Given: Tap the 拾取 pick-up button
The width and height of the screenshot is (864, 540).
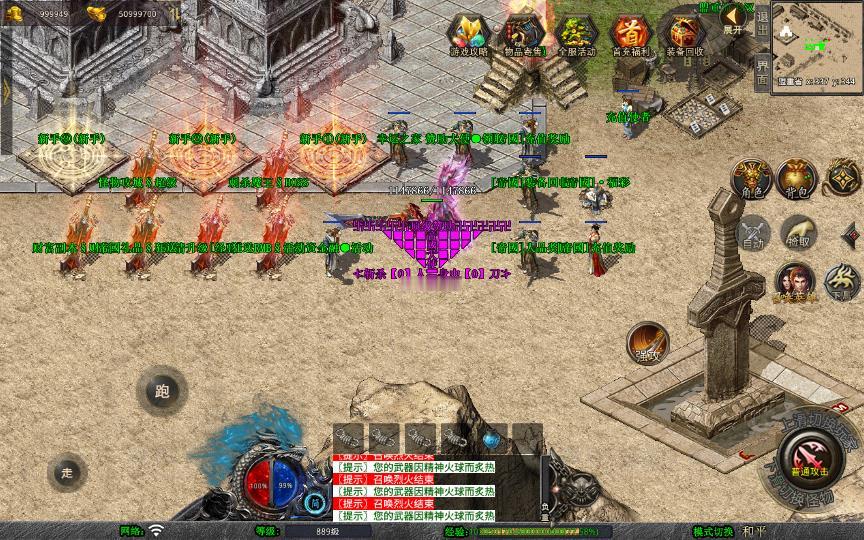Looking at the screenshot, I should [798, 233].
